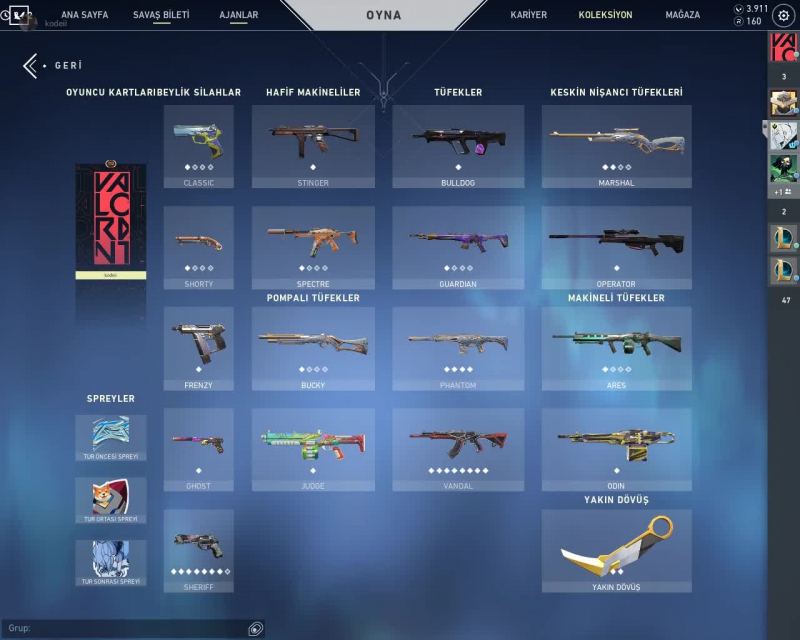
Task: Switch to the SAVAŞ BİLETİ tab
Action: click(161, 15)
